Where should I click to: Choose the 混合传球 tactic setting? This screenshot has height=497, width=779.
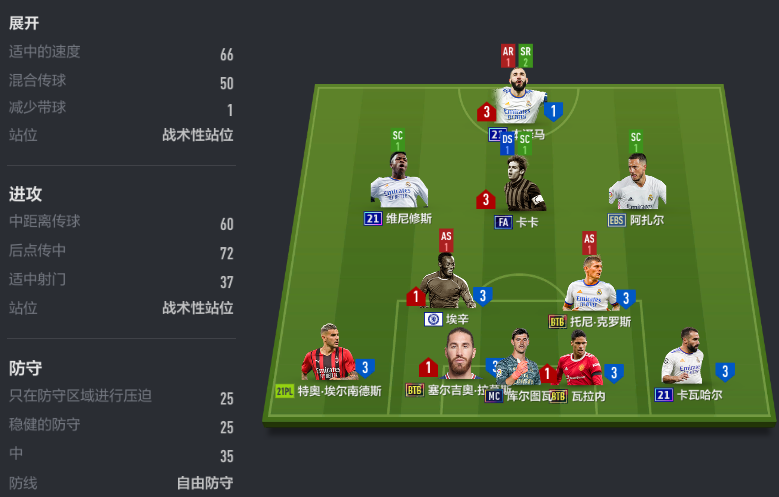(121, 82)
